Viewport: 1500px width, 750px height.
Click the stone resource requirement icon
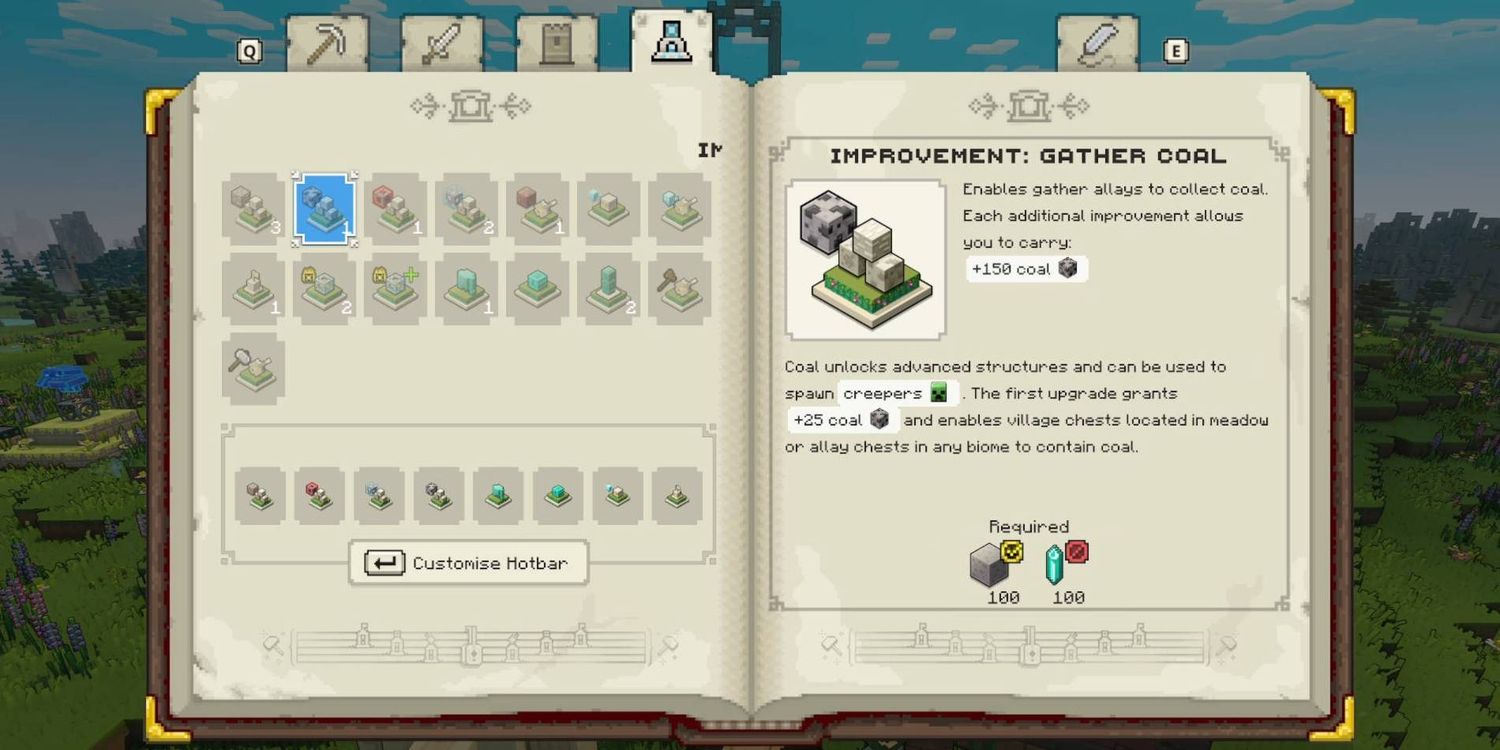click(x=989, y=565)
